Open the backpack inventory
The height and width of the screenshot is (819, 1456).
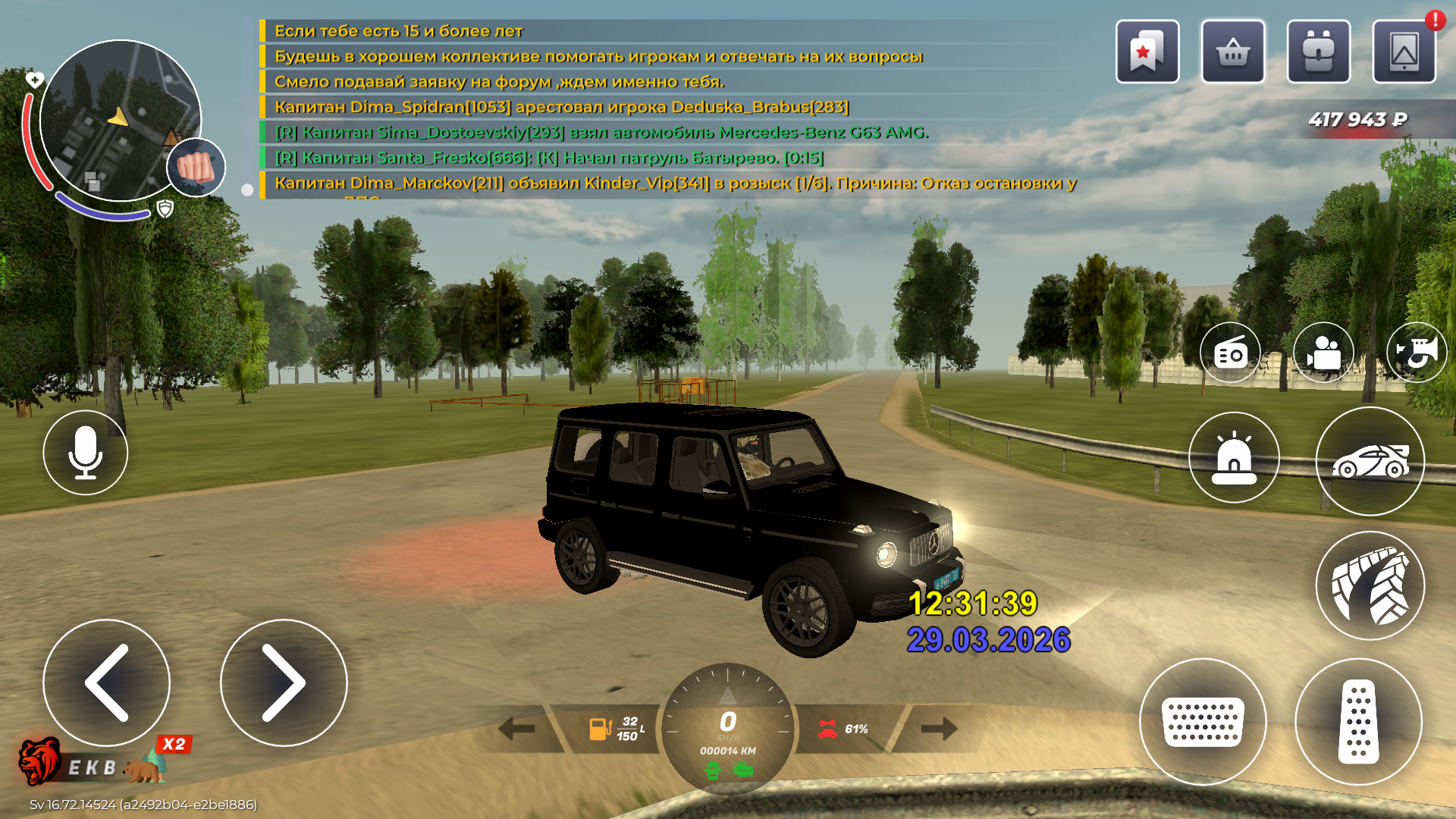(1319, 52)
